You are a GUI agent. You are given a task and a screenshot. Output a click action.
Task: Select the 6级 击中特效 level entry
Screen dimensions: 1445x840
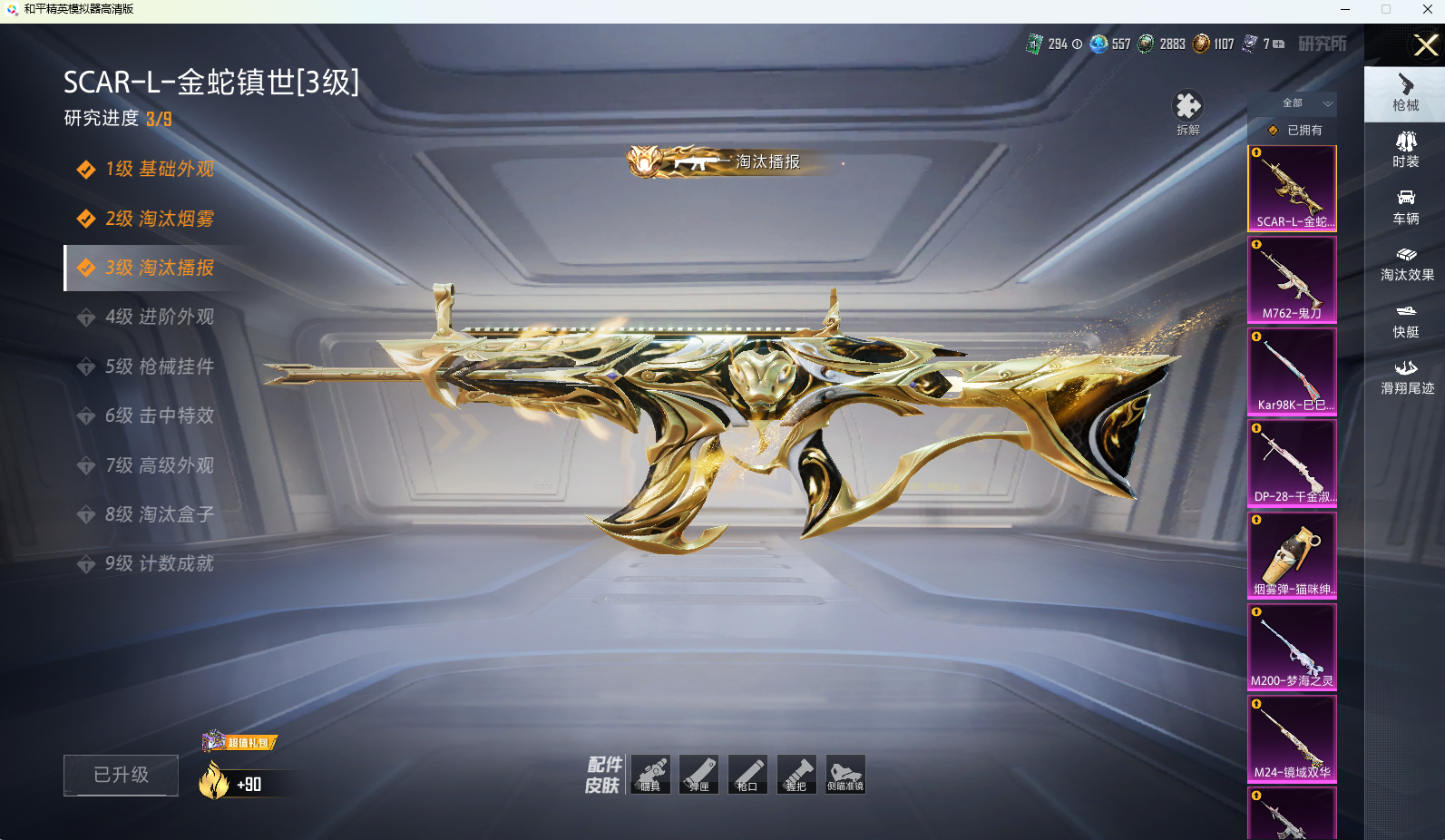159,415
